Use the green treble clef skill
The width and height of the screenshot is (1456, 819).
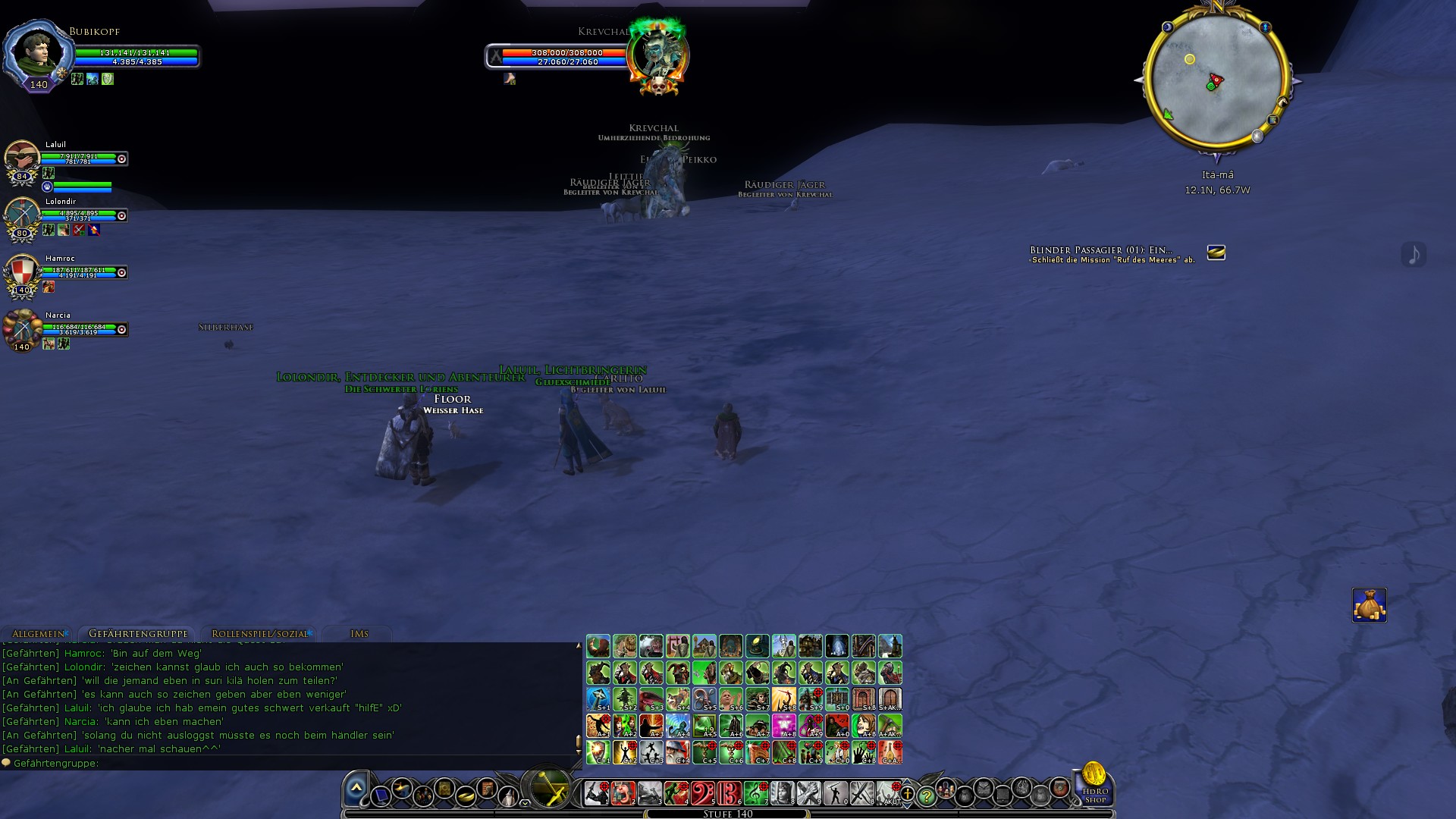[755, 793]
